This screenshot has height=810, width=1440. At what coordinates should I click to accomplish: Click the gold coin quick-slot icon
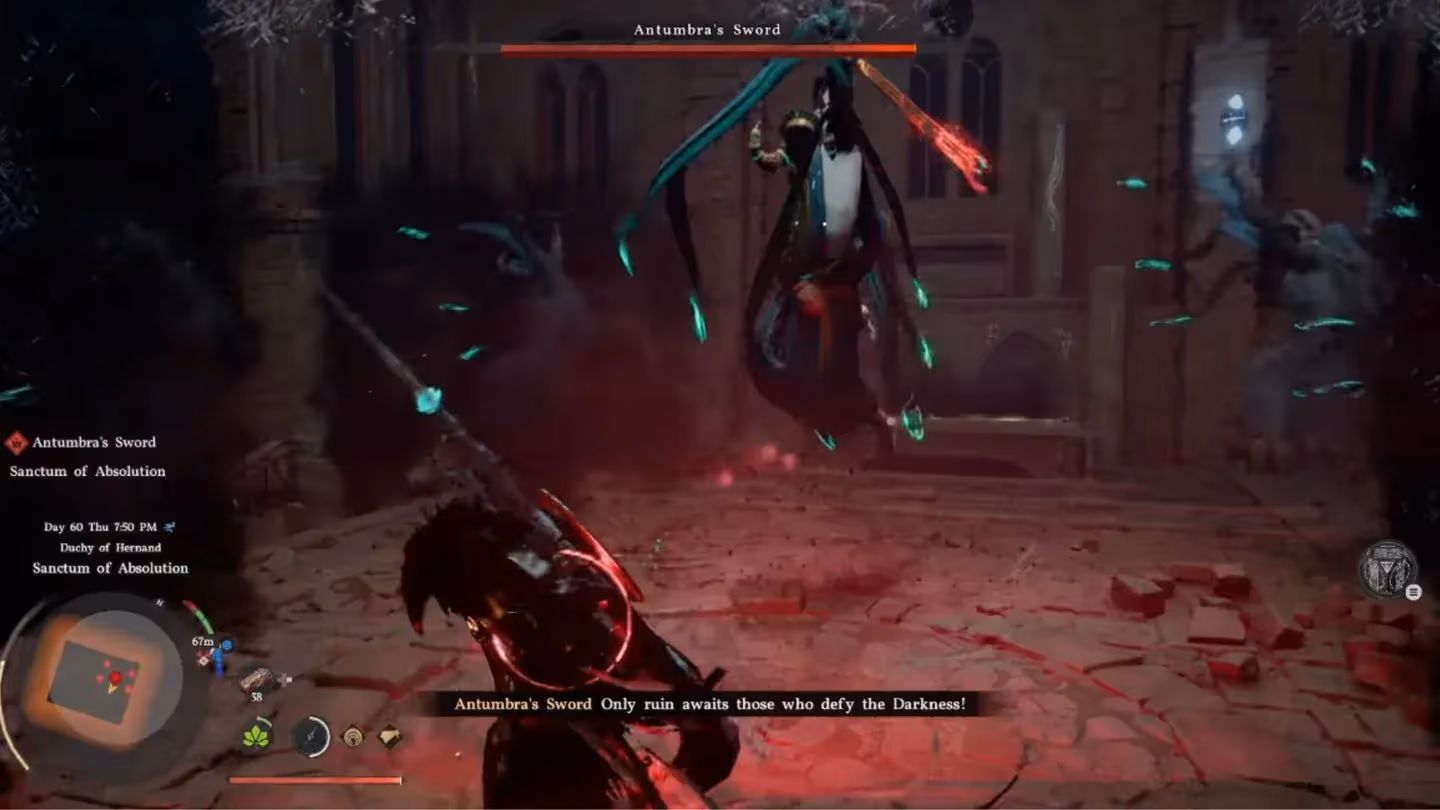[352, 735]
